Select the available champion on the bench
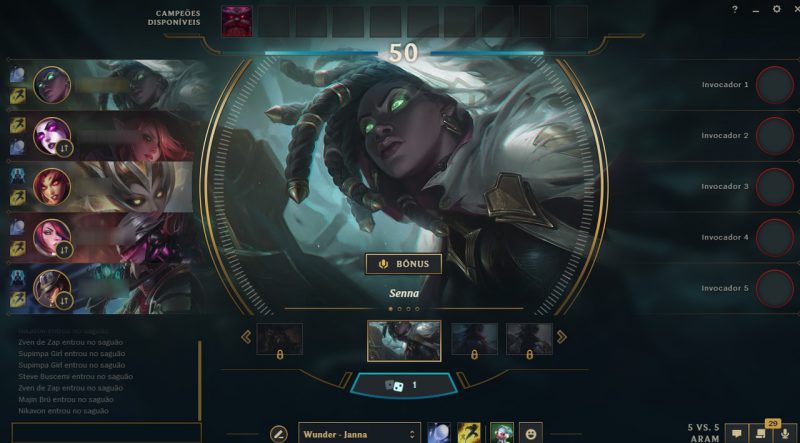Image resolution: width=800 pixels, height=443 pixels. tap(237, 20)
